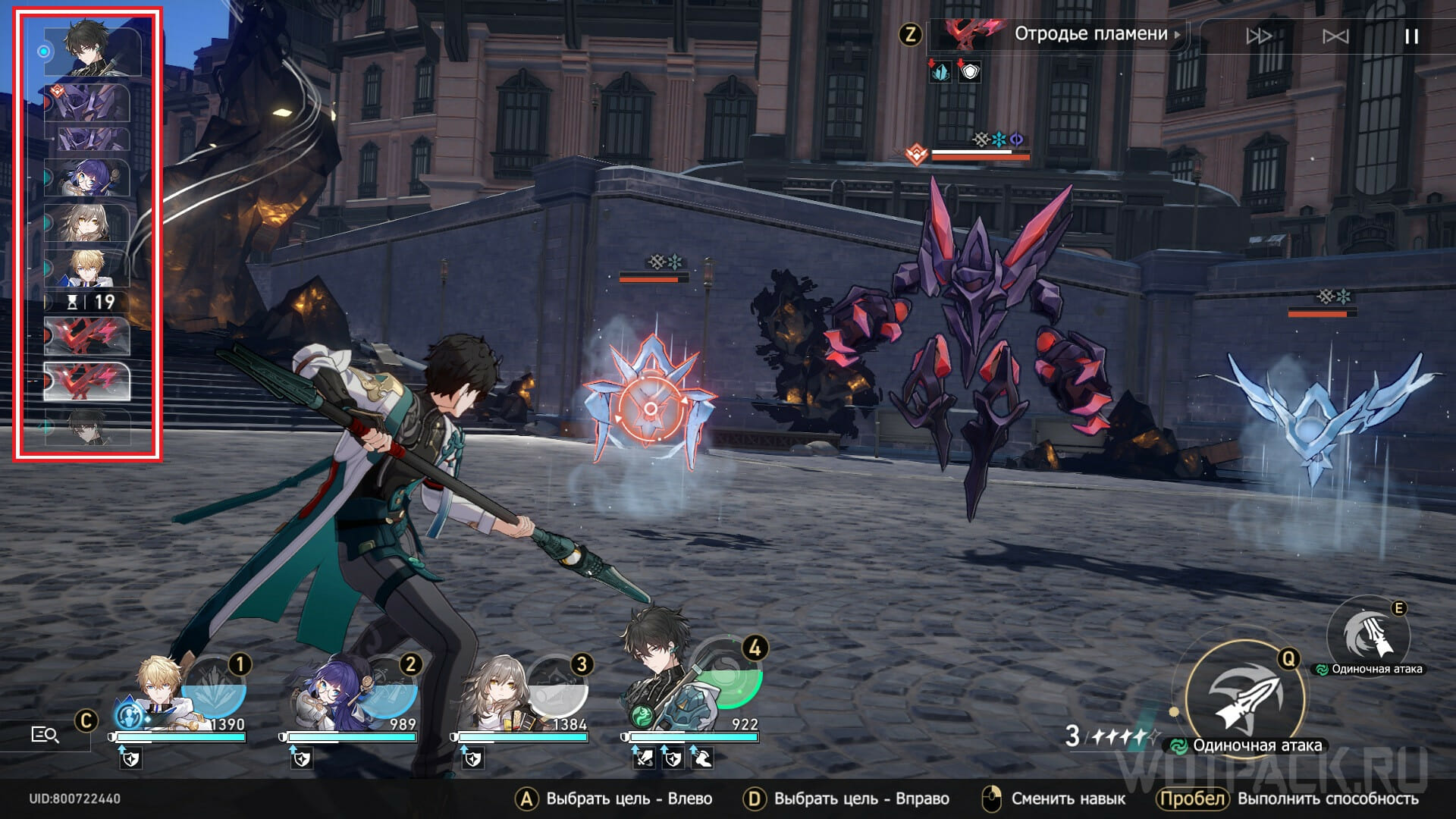Activate the purple-haired character's ultimate orb
Image resolution: width=1456 pixels, height=819 pixels.
pyautogui.click(x=387, y=687)
